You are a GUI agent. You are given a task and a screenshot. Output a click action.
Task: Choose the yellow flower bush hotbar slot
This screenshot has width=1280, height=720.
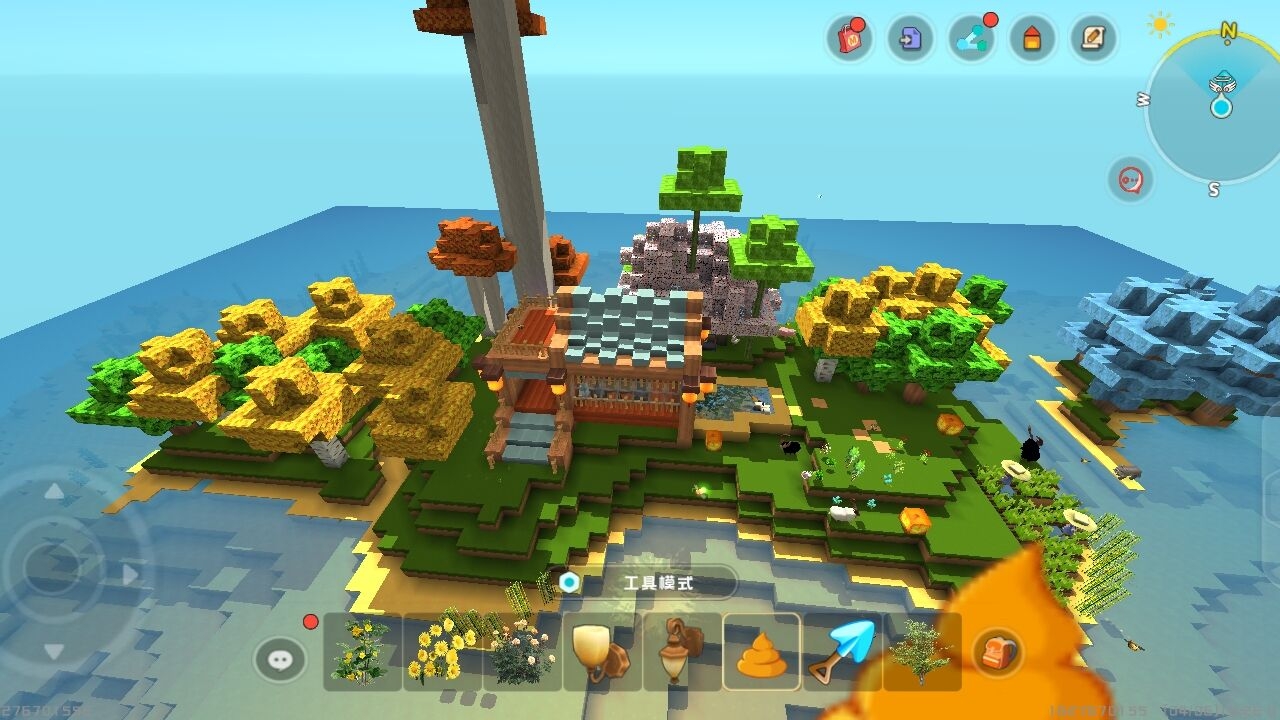point(442,652)
